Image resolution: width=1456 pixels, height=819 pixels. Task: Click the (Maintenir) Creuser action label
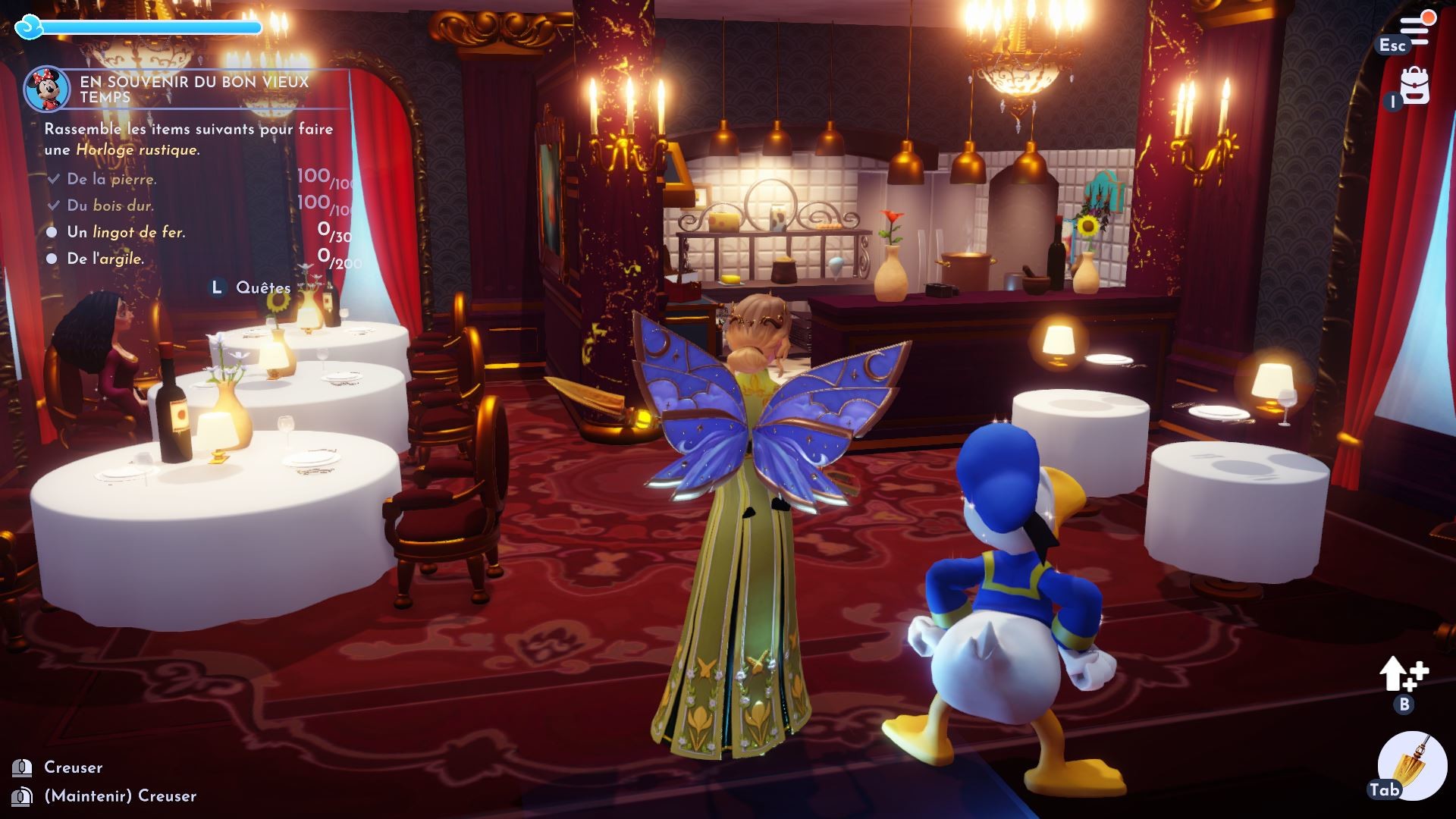pyautogui.click(x=119, y=796)
